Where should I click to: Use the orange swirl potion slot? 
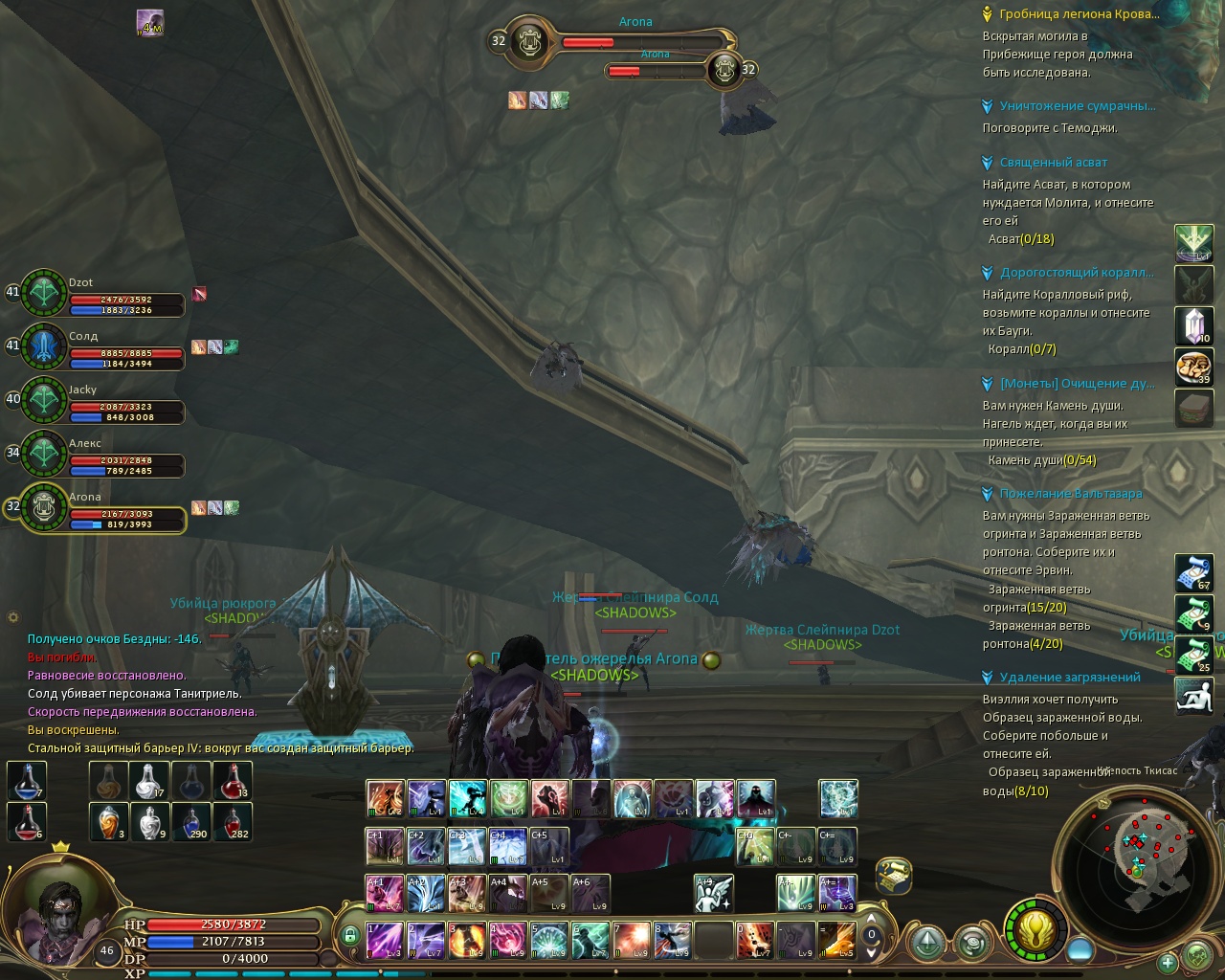point(109,822)
